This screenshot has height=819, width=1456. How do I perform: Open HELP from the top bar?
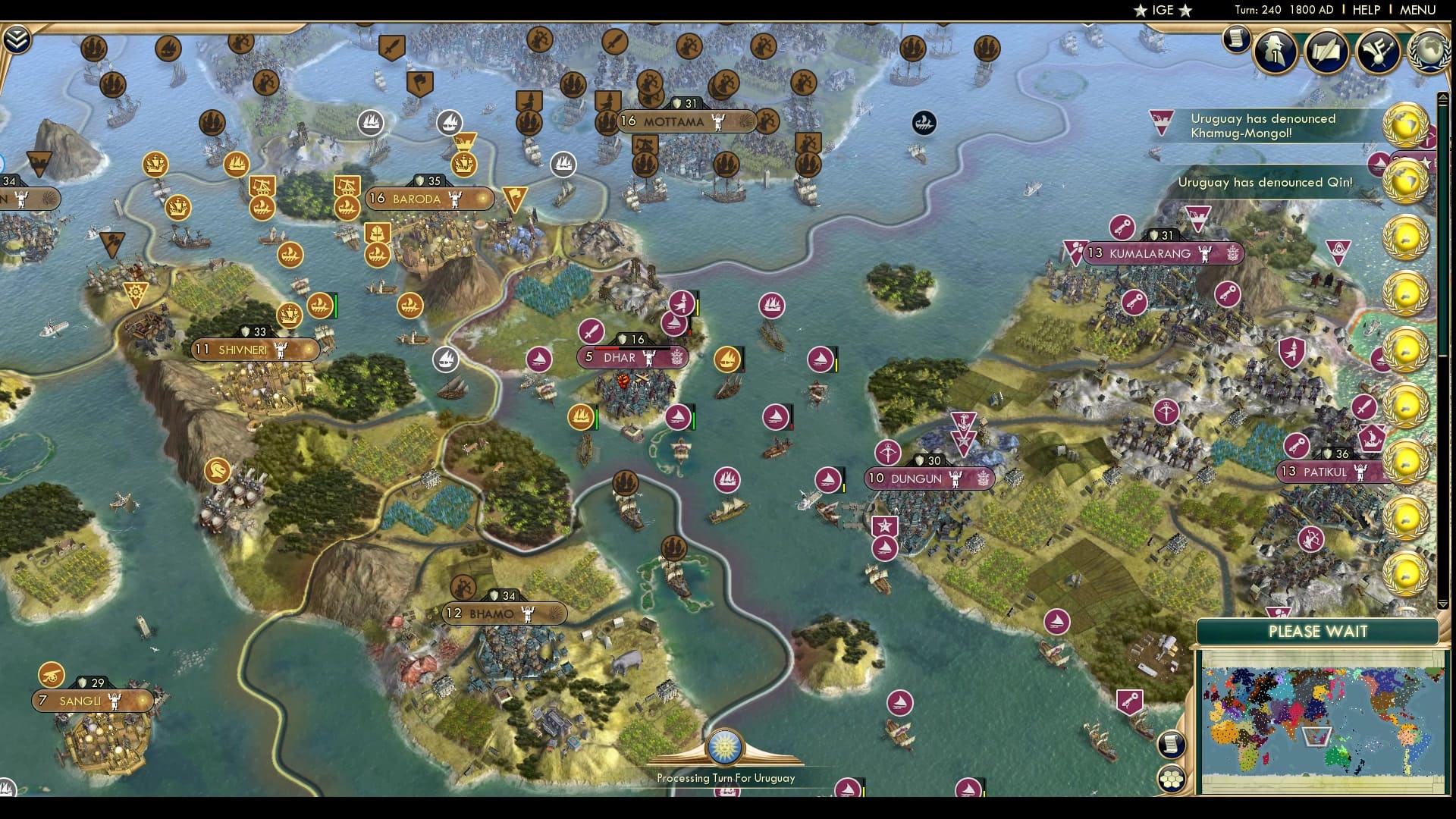tap(1365, 11)
